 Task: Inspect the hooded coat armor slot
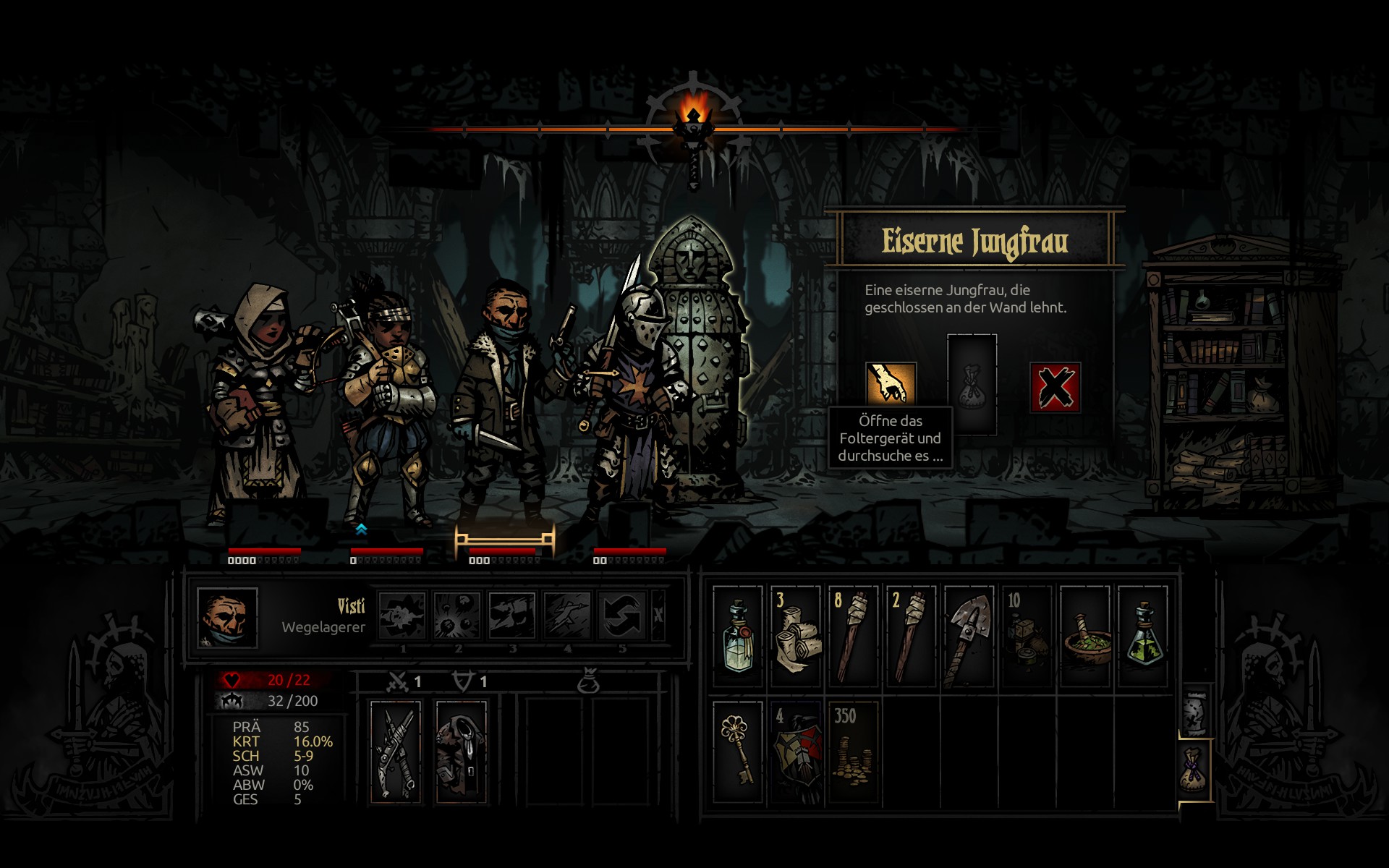click(x=460, y=751)
